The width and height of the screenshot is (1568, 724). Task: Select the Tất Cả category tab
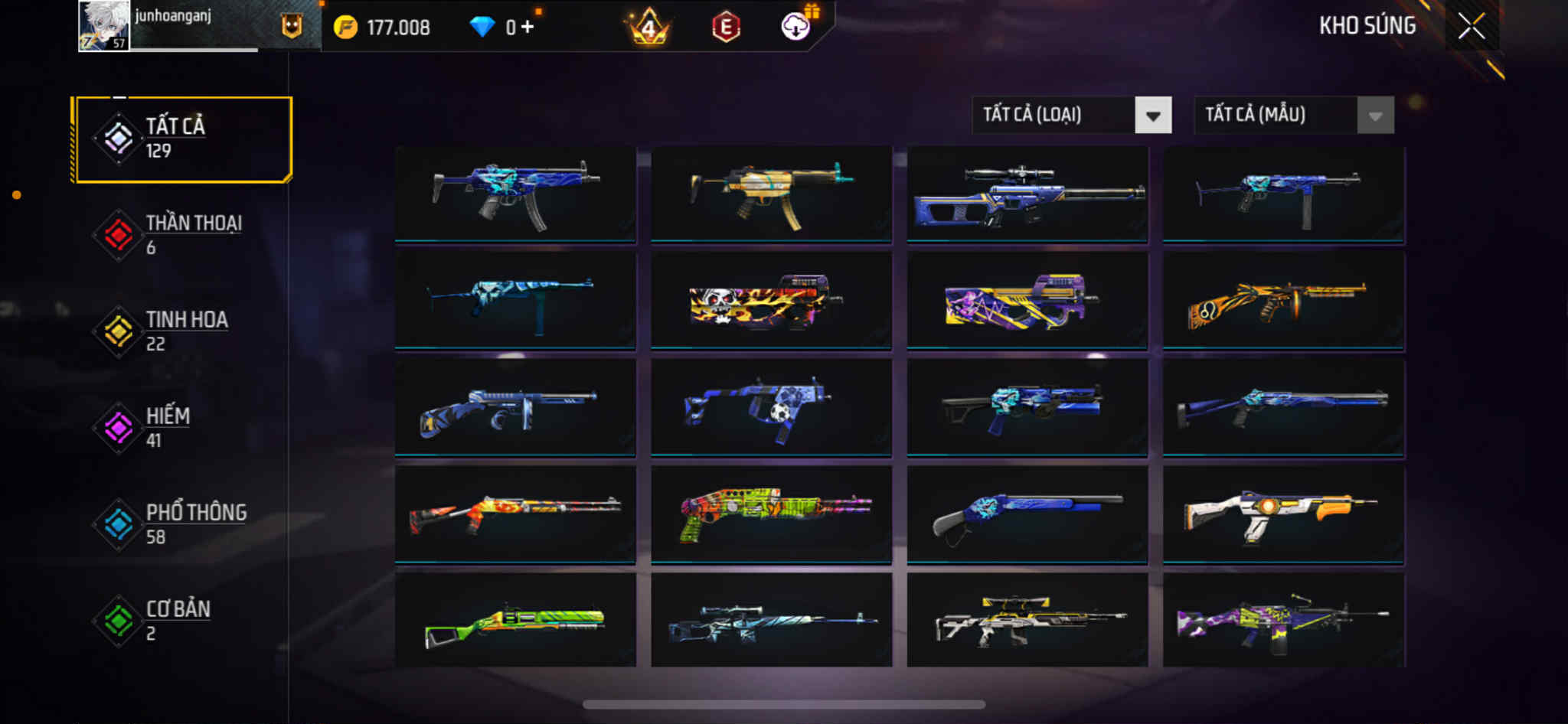[x=183, y=139]
